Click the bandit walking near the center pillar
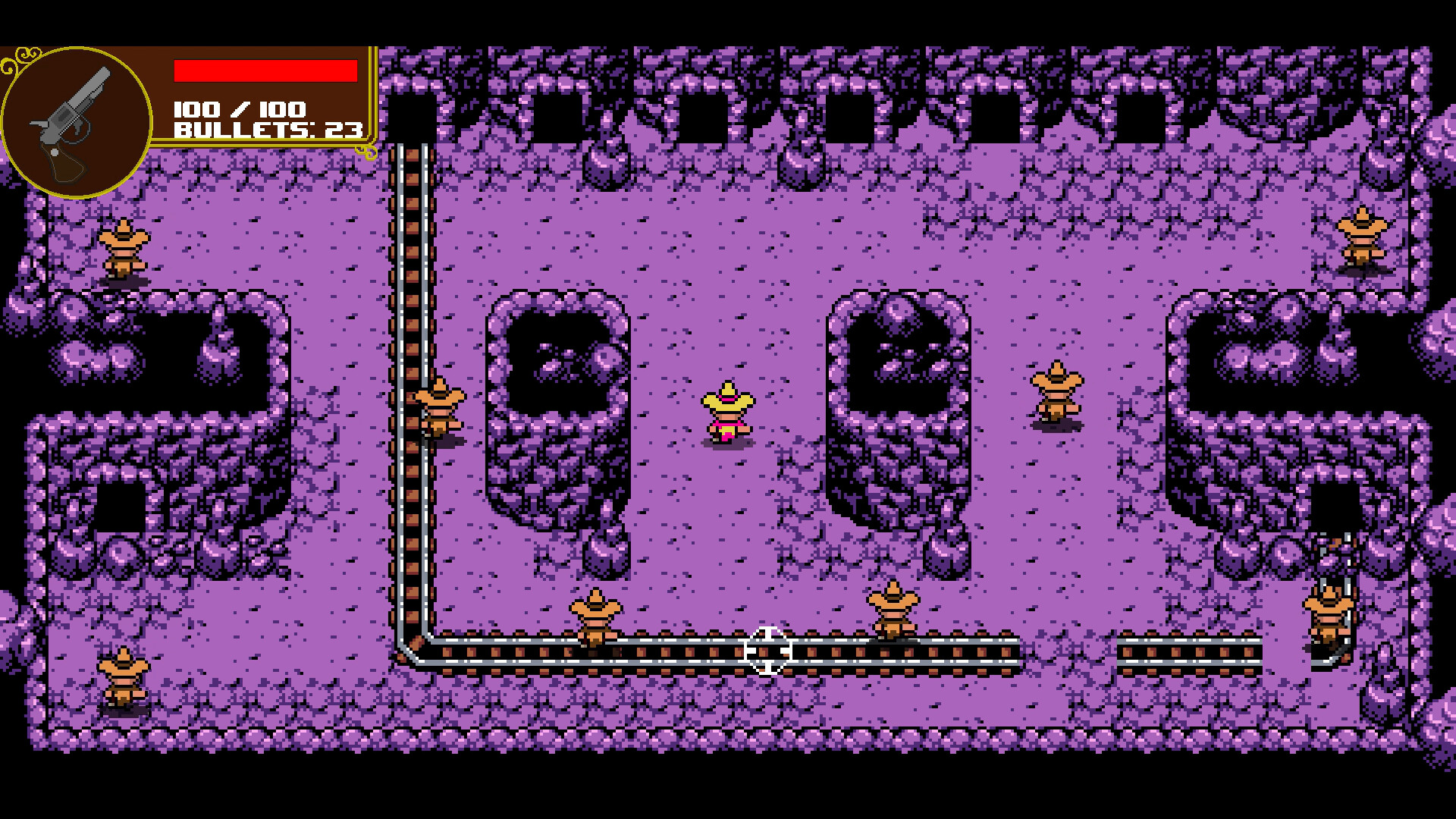Image resolution: width=1456 pixels, height=819 pixels. (893, 610)
